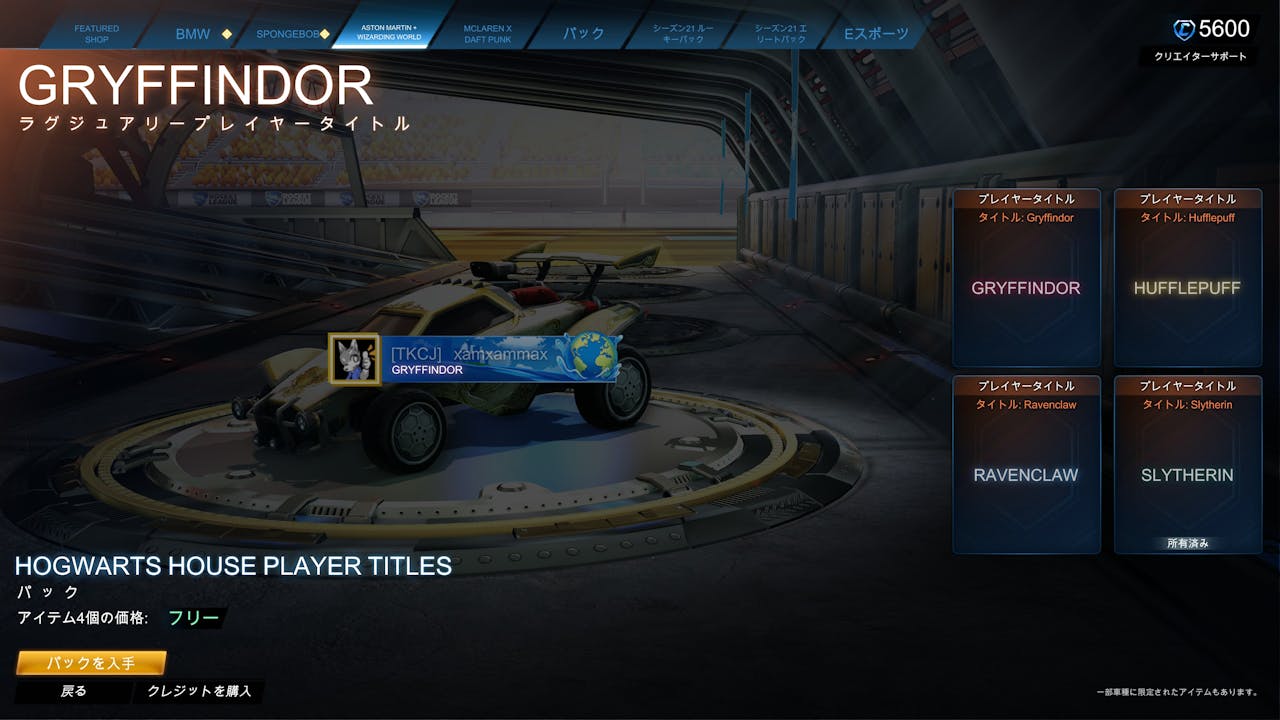Select the Gryffindor player title tile
The width and height of the screenshot is (1280, 720).
[x=1026, y=278]
